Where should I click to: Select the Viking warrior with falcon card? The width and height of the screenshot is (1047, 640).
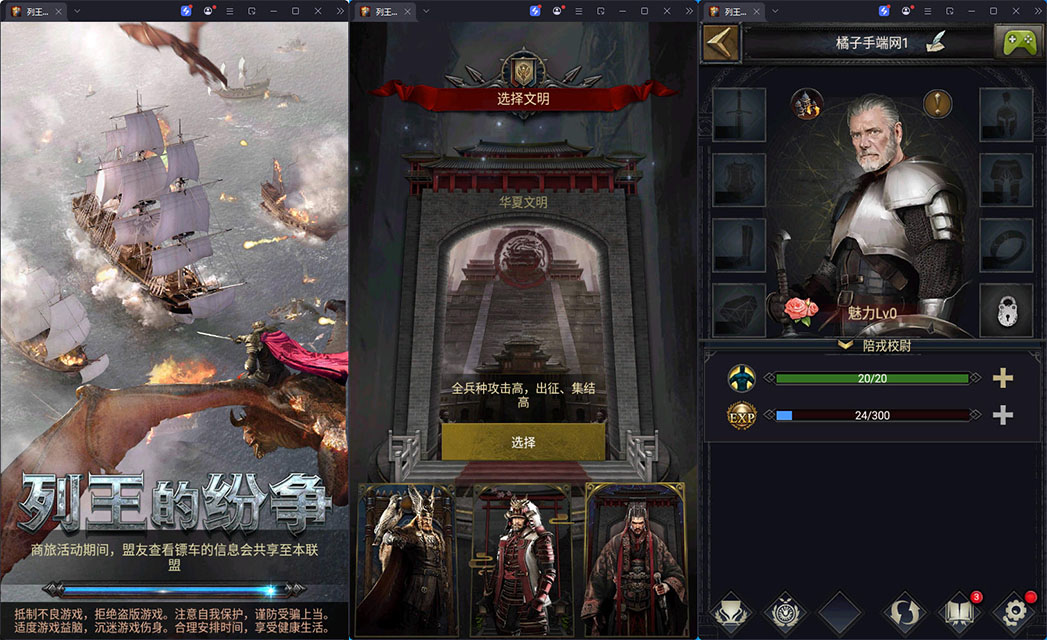click(405, 559)
